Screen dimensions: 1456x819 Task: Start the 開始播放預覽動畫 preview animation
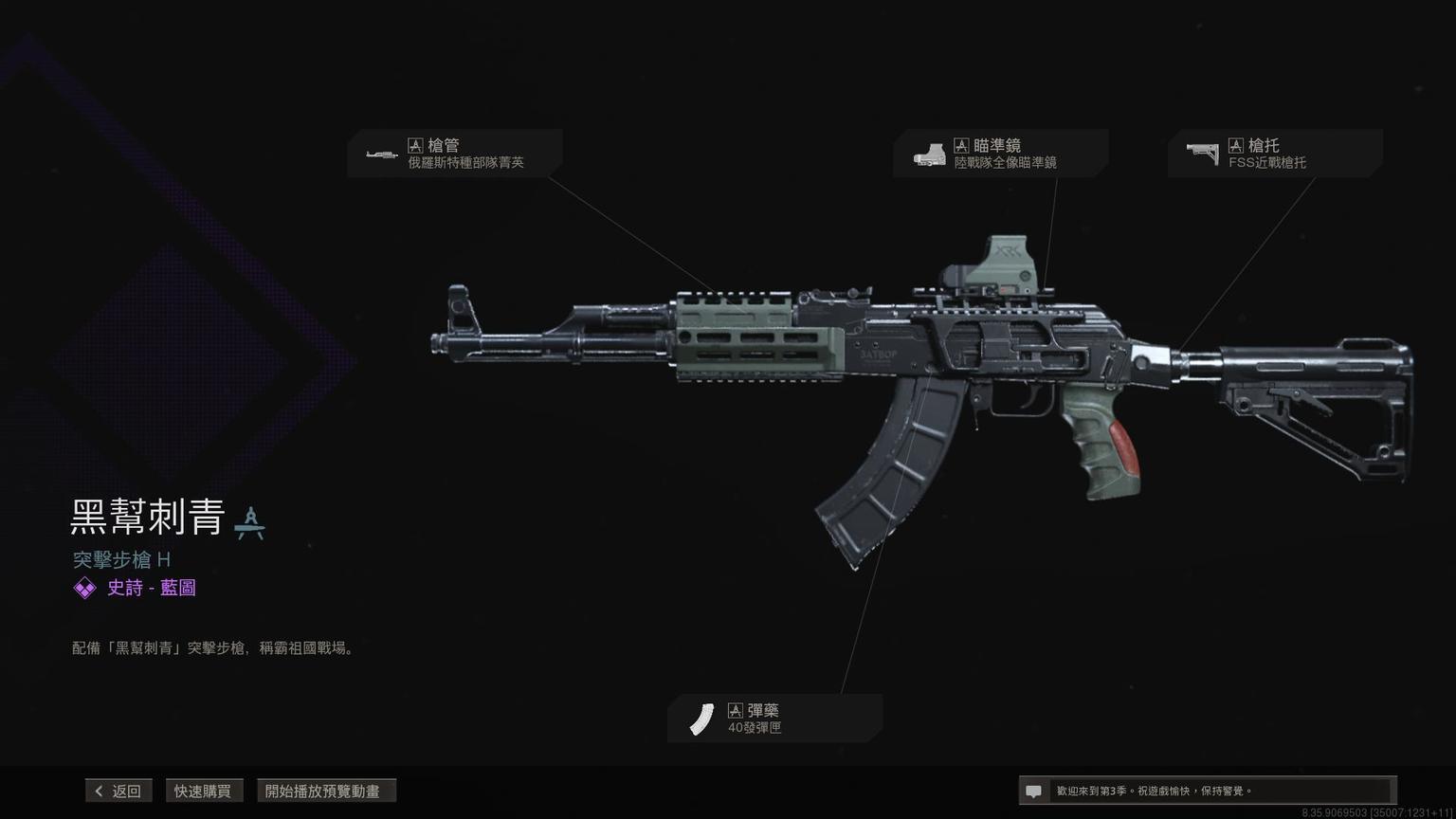click(x=326, y=791)
